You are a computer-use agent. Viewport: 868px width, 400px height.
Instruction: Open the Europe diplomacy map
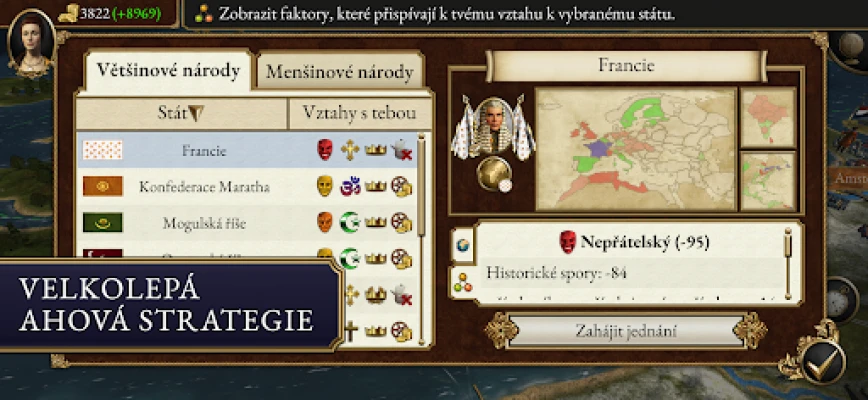point(634,148)
